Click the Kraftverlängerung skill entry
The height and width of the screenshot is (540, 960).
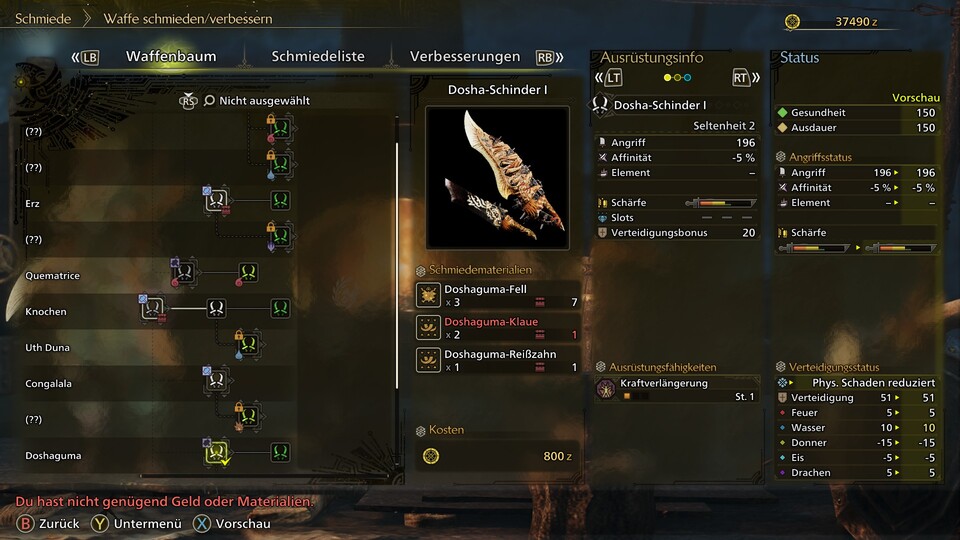677,389
